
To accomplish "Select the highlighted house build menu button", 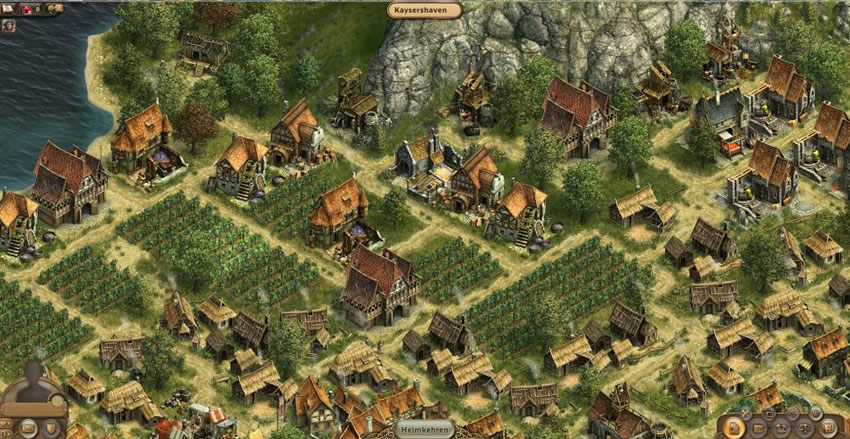I will point(733,428).
